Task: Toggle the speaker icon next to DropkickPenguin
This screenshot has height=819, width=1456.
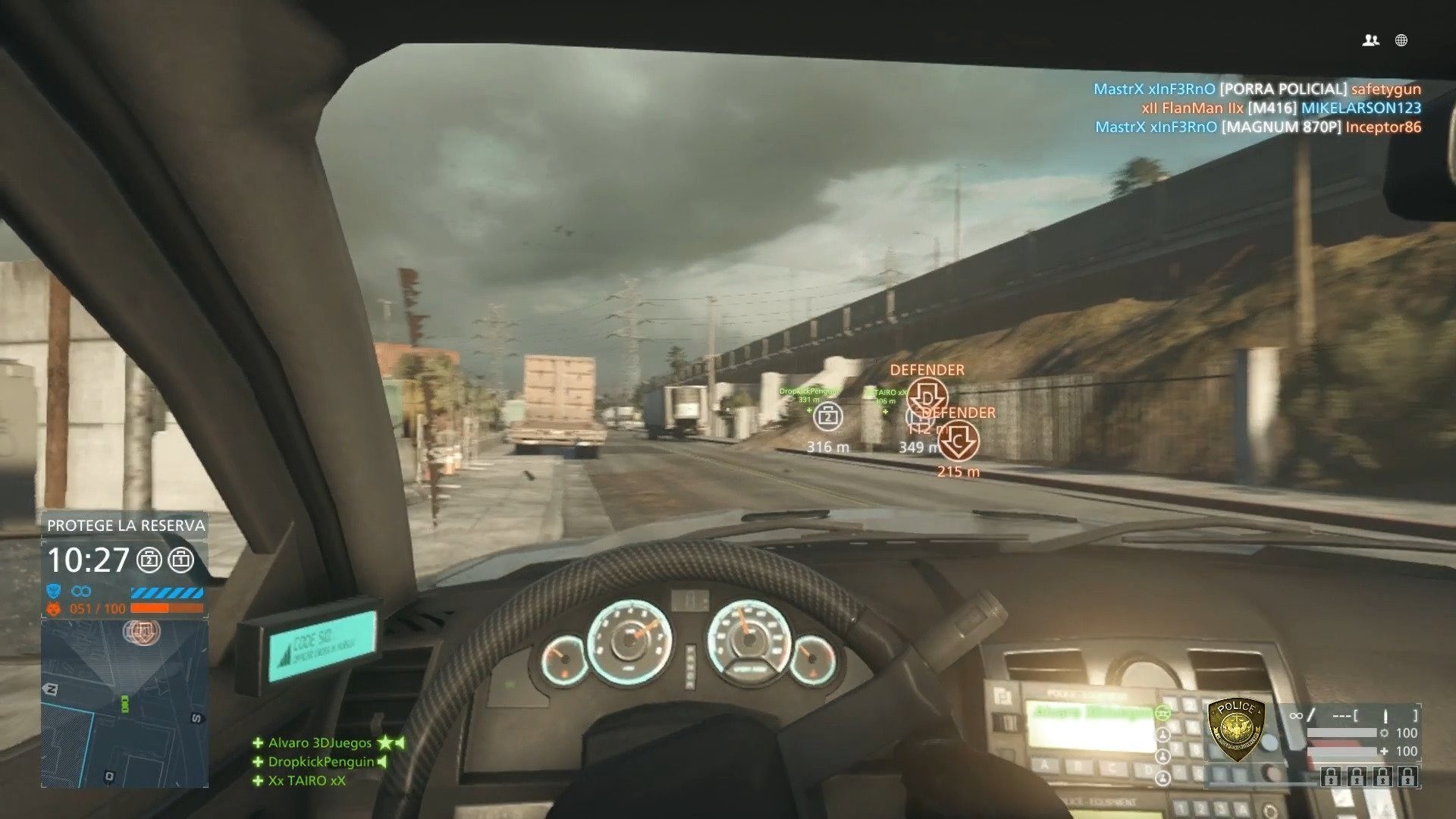Action: [x=381, y=763]
